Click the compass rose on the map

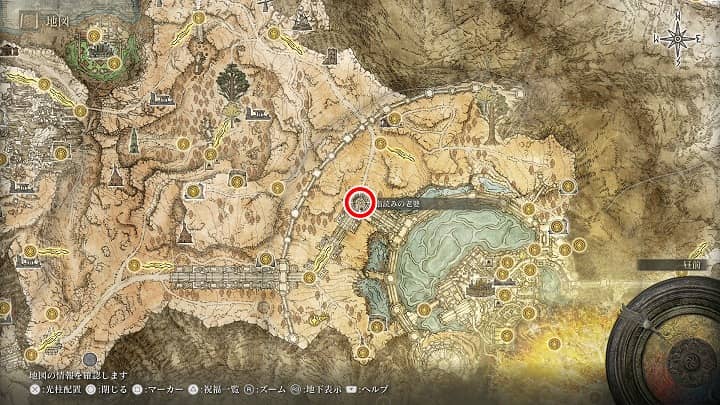click(x=678, y=39)
